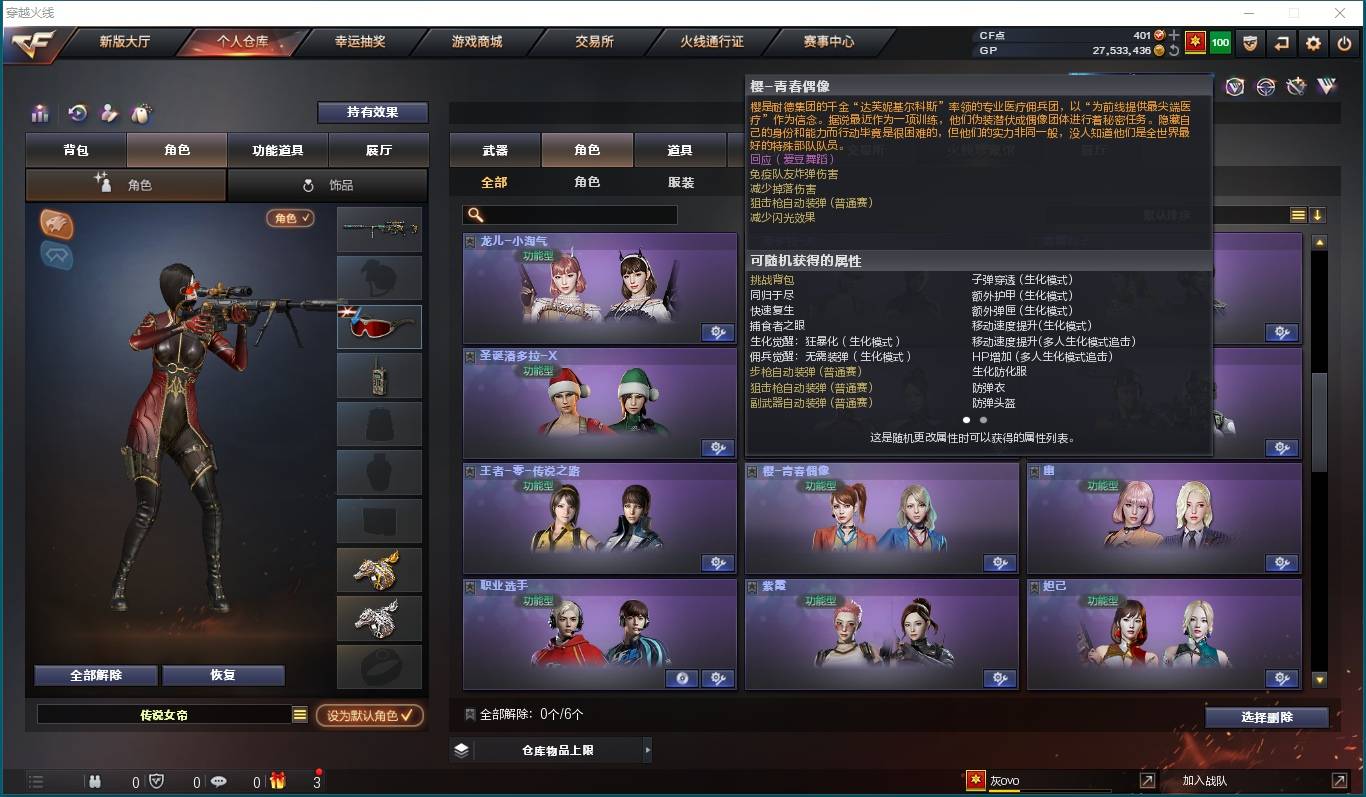Open the sort dropdown arrow above item grid
Viewport: 1366px width, 797px height.
(x=1320, y=214)
